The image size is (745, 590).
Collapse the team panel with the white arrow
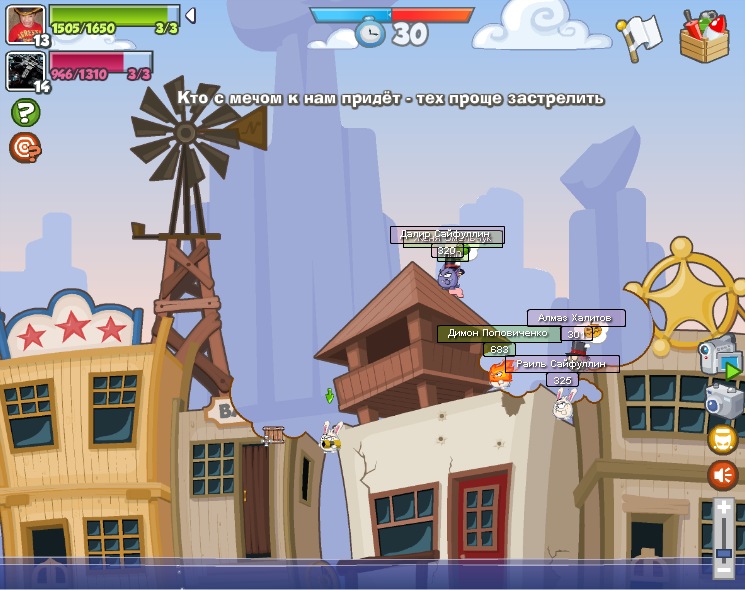pyautogui.click(x=190, y=15)
